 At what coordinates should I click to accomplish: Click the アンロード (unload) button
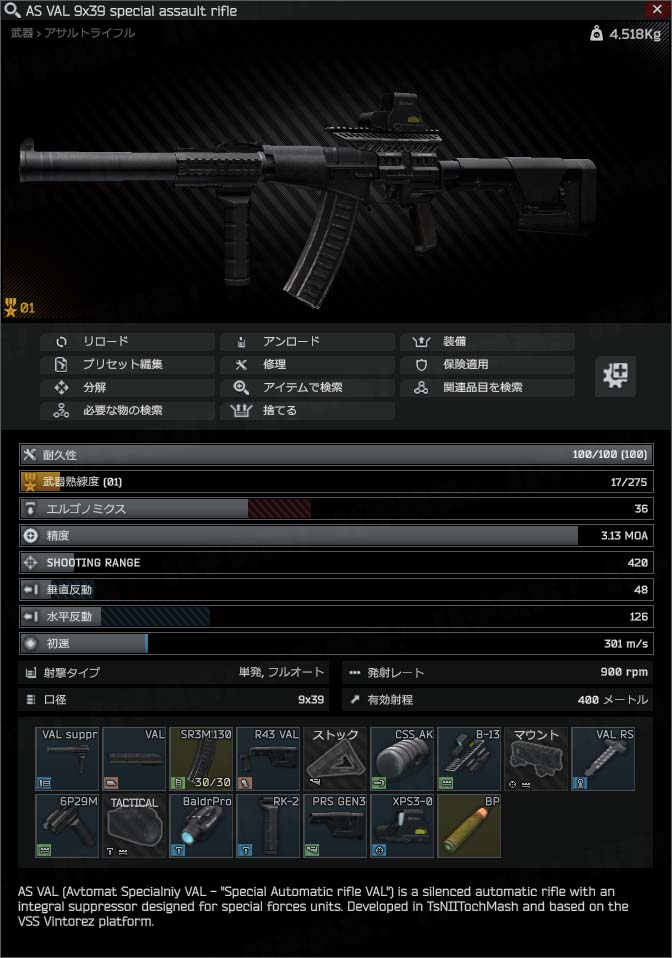[307, 341]
